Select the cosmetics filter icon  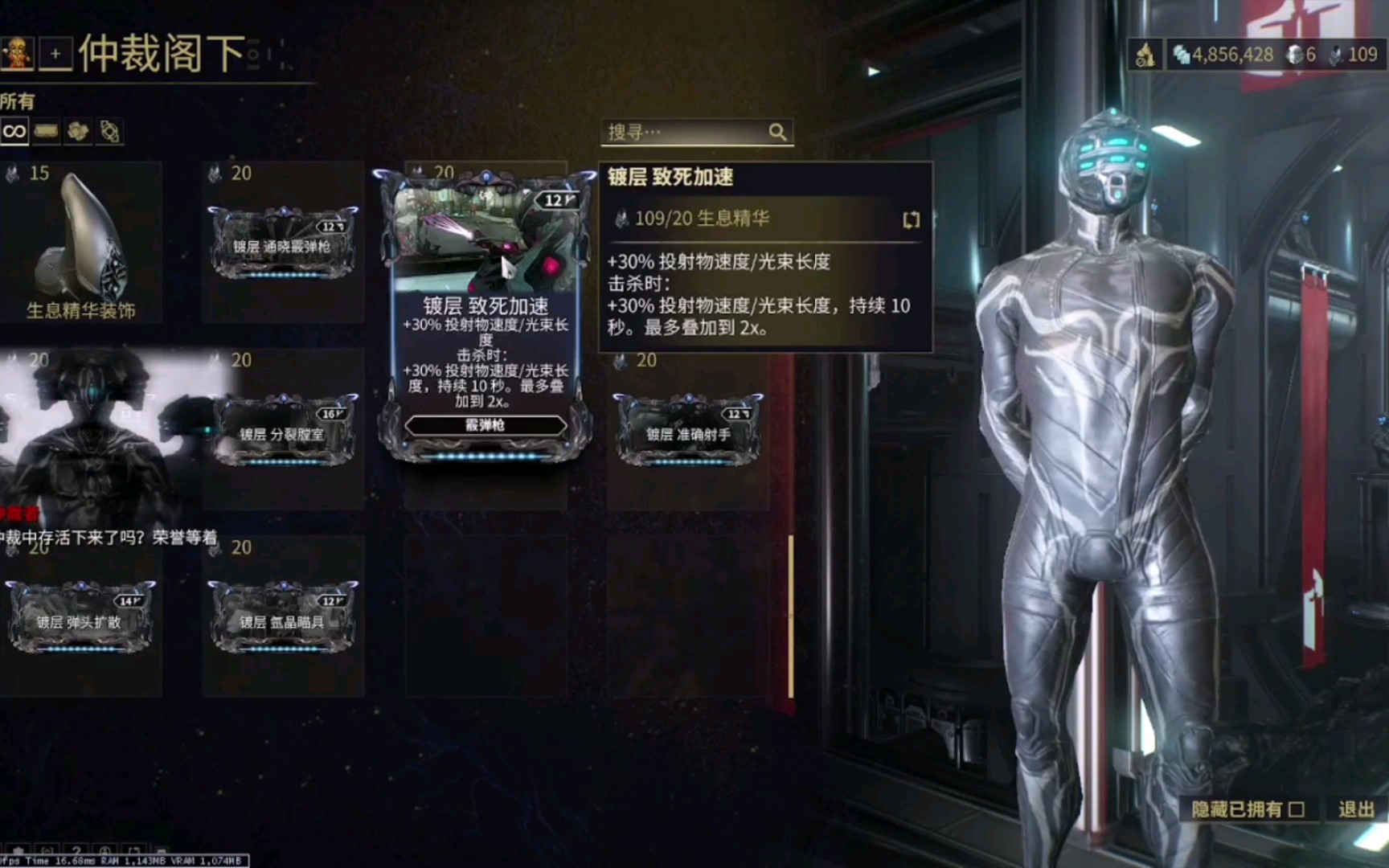click(x=110, y=130)
